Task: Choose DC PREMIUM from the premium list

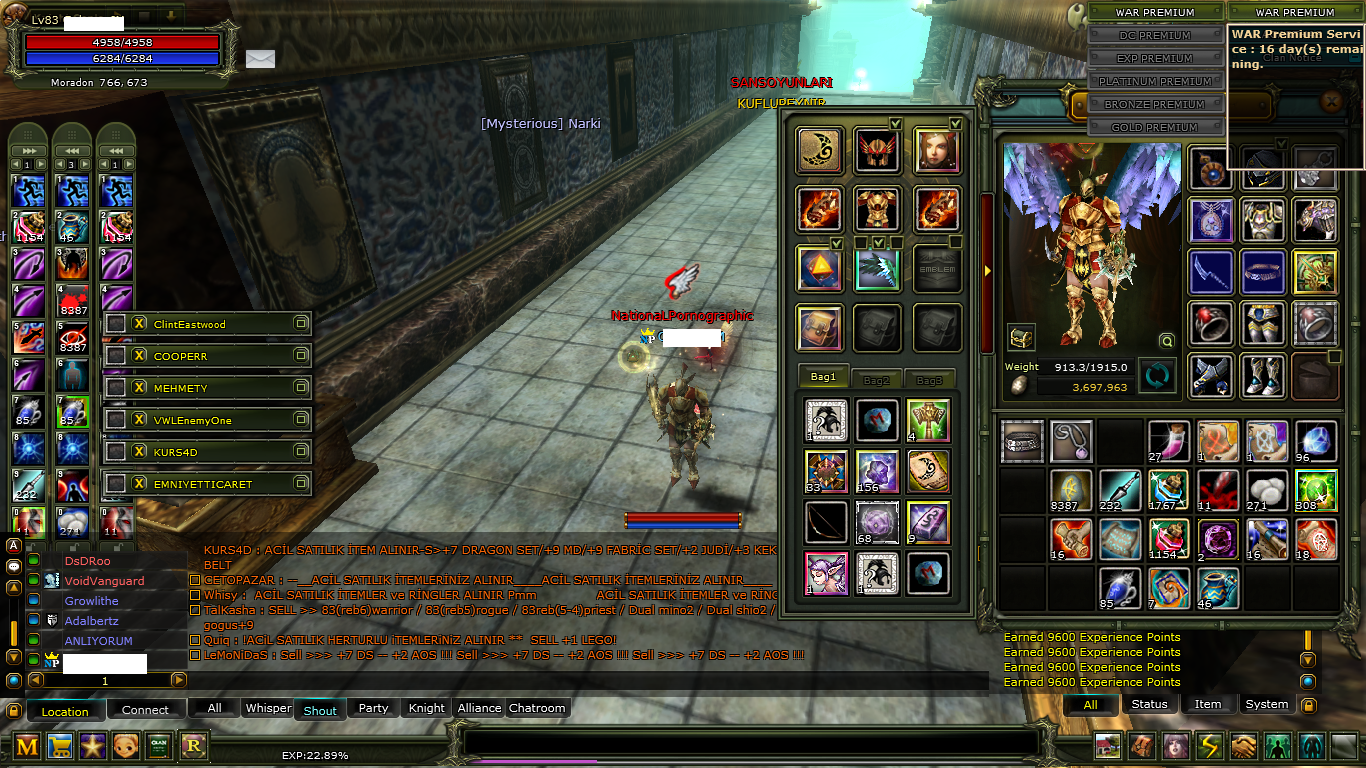Action: click(x=1155, y=36)
